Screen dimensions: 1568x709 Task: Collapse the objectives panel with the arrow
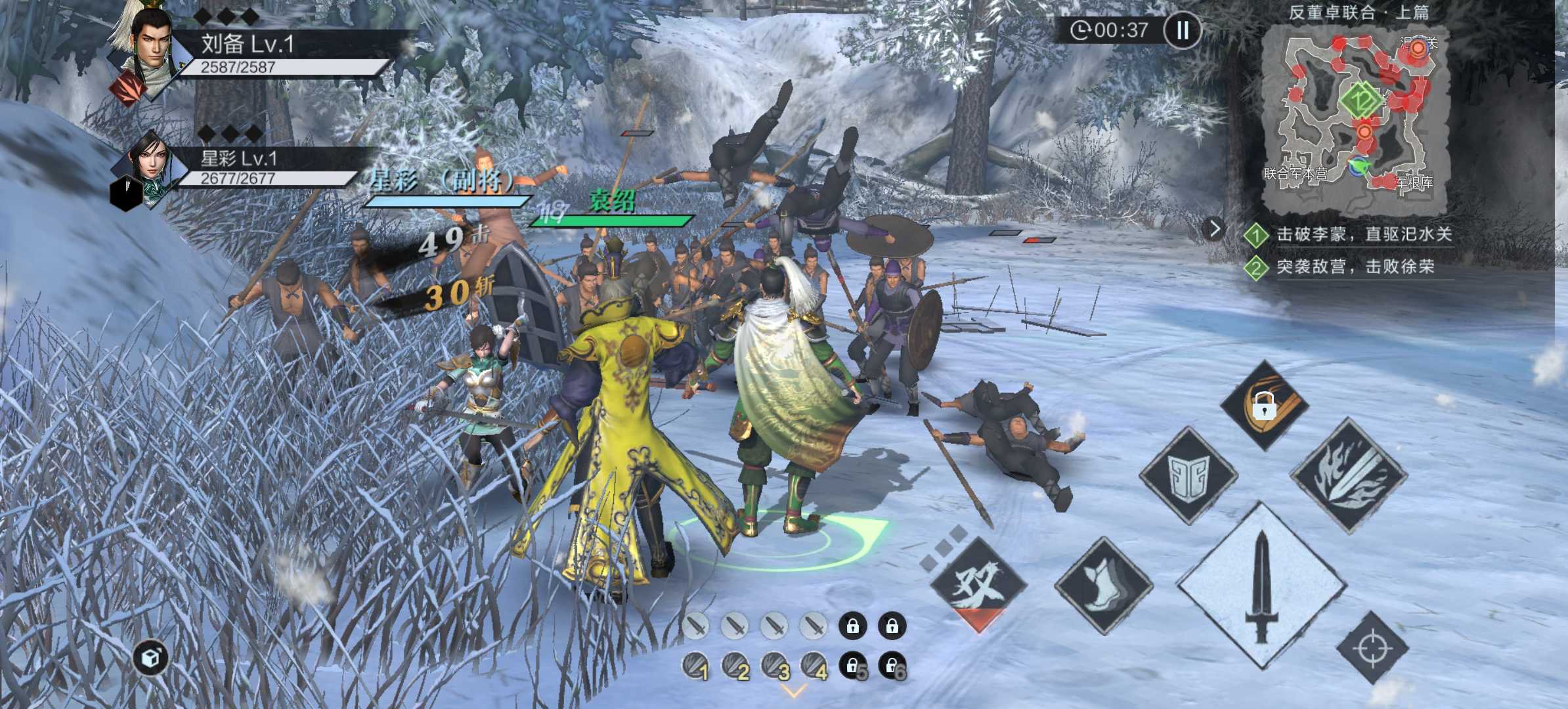tap(1215, 229)
